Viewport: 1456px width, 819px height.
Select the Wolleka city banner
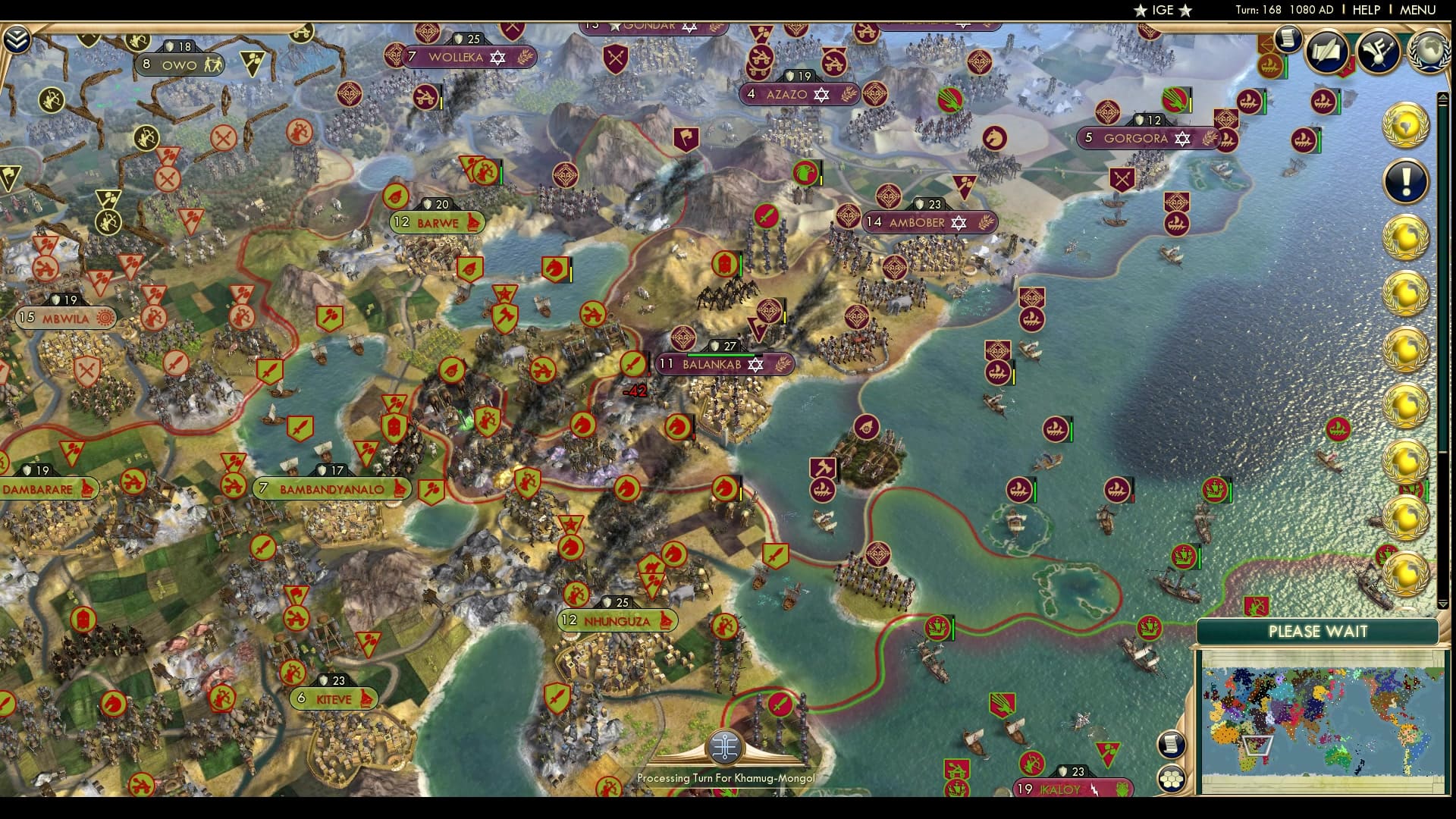pyautogui.click(x=456, y=55)
